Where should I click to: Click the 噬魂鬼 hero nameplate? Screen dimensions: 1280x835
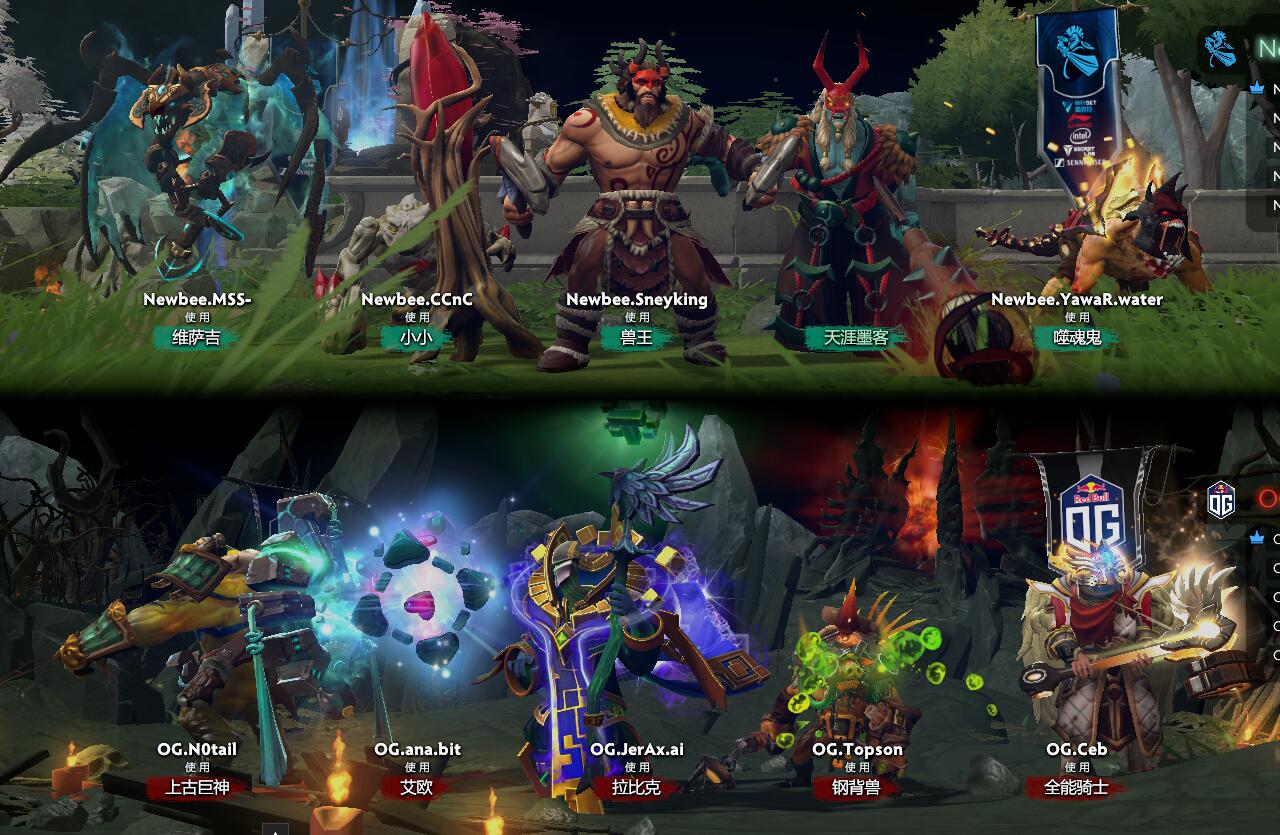(x=1077, y=338)
